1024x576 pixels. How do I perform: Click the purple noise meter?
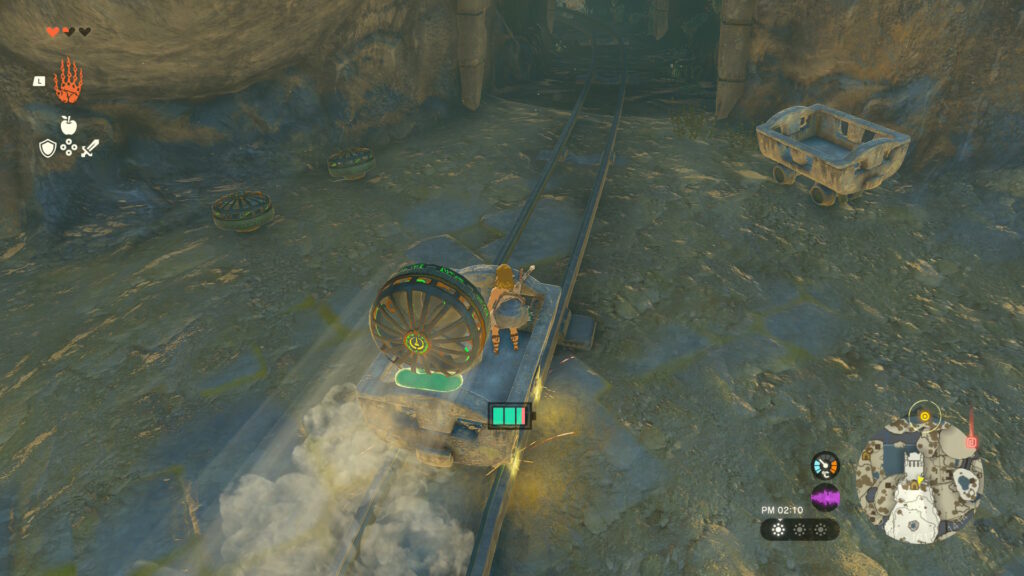[x=825, y=497]
